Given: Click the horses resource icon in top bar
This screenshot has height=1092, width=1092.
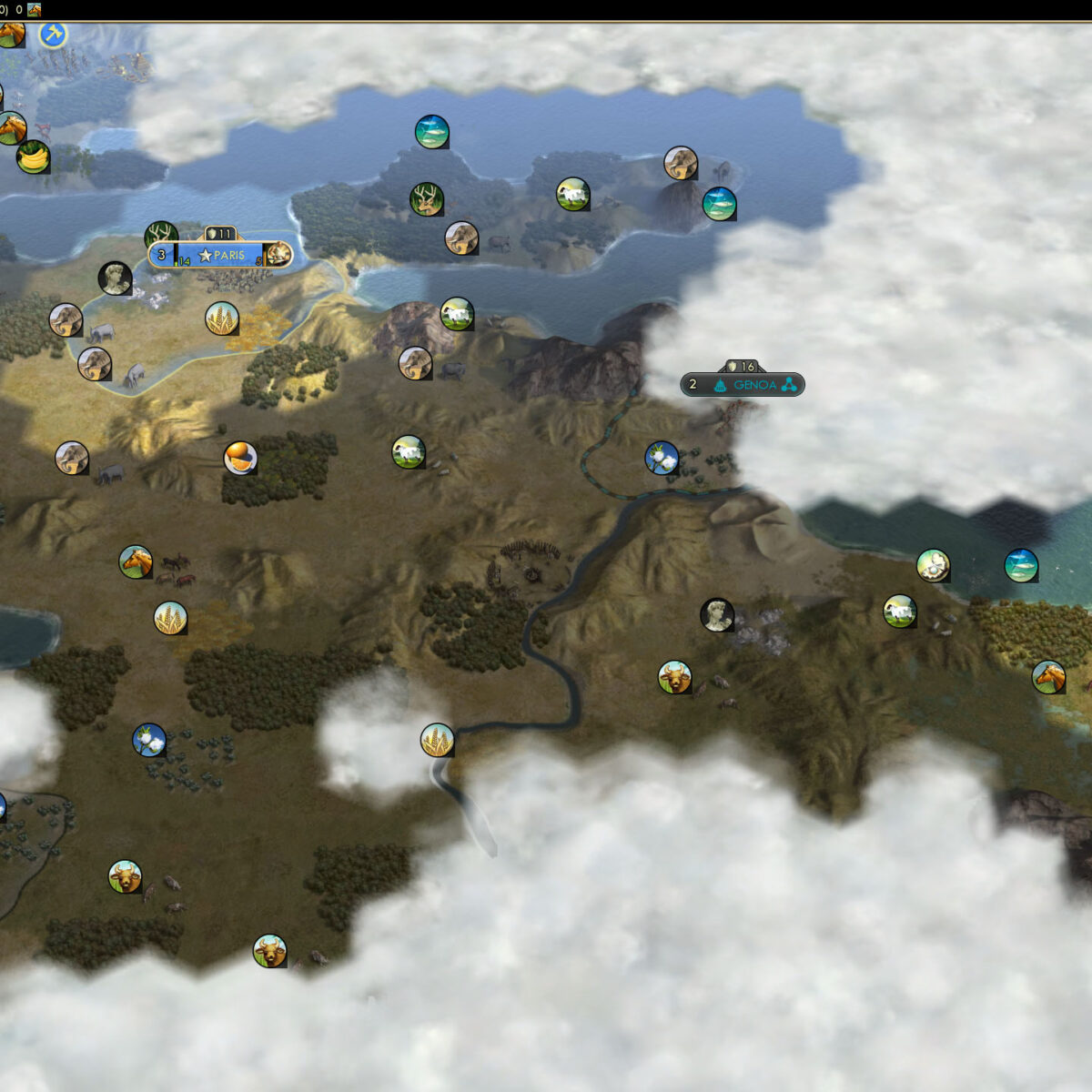Looking at the screenshot, I should pyautogui.click(x=35, y=10).
